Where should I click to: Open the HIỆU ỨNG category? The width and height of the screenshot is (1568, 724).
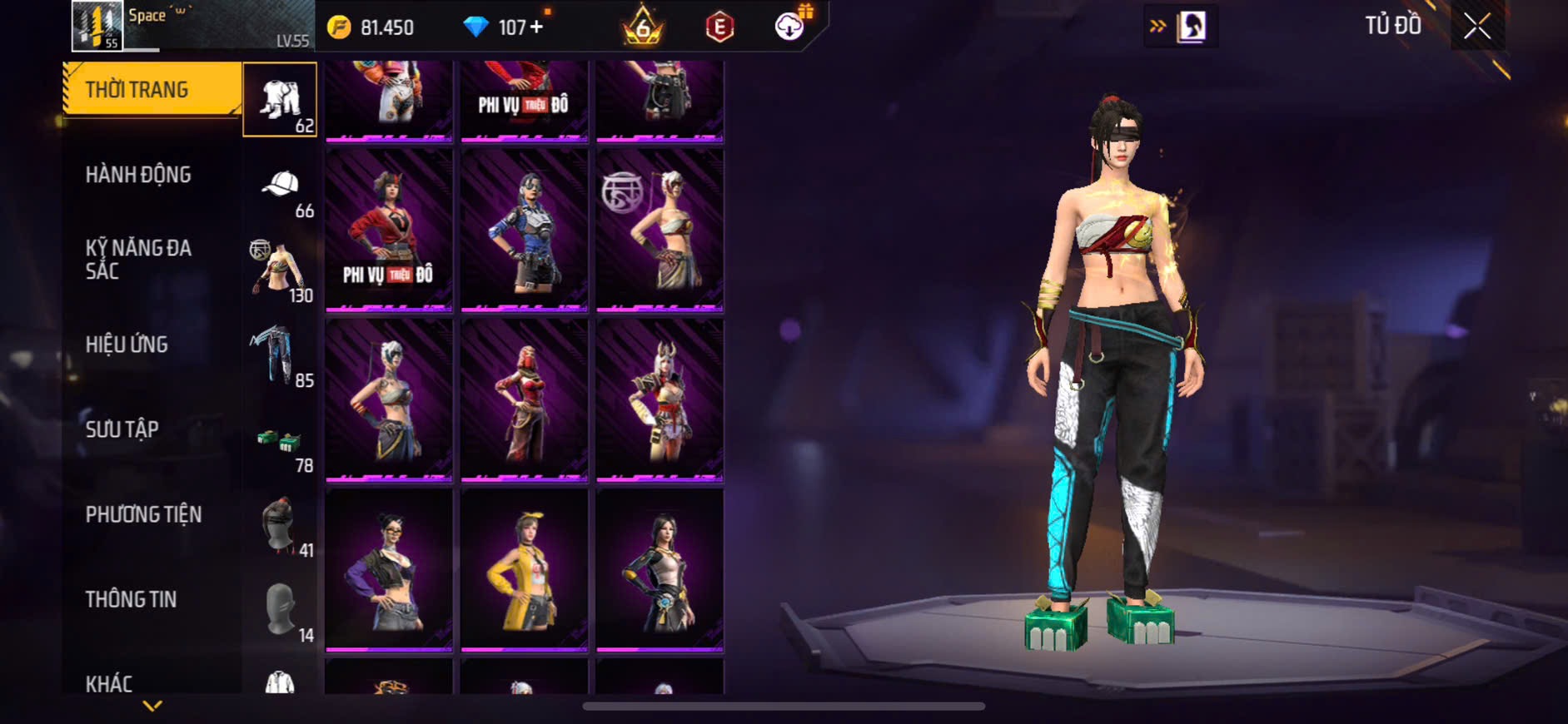[127, 345]
